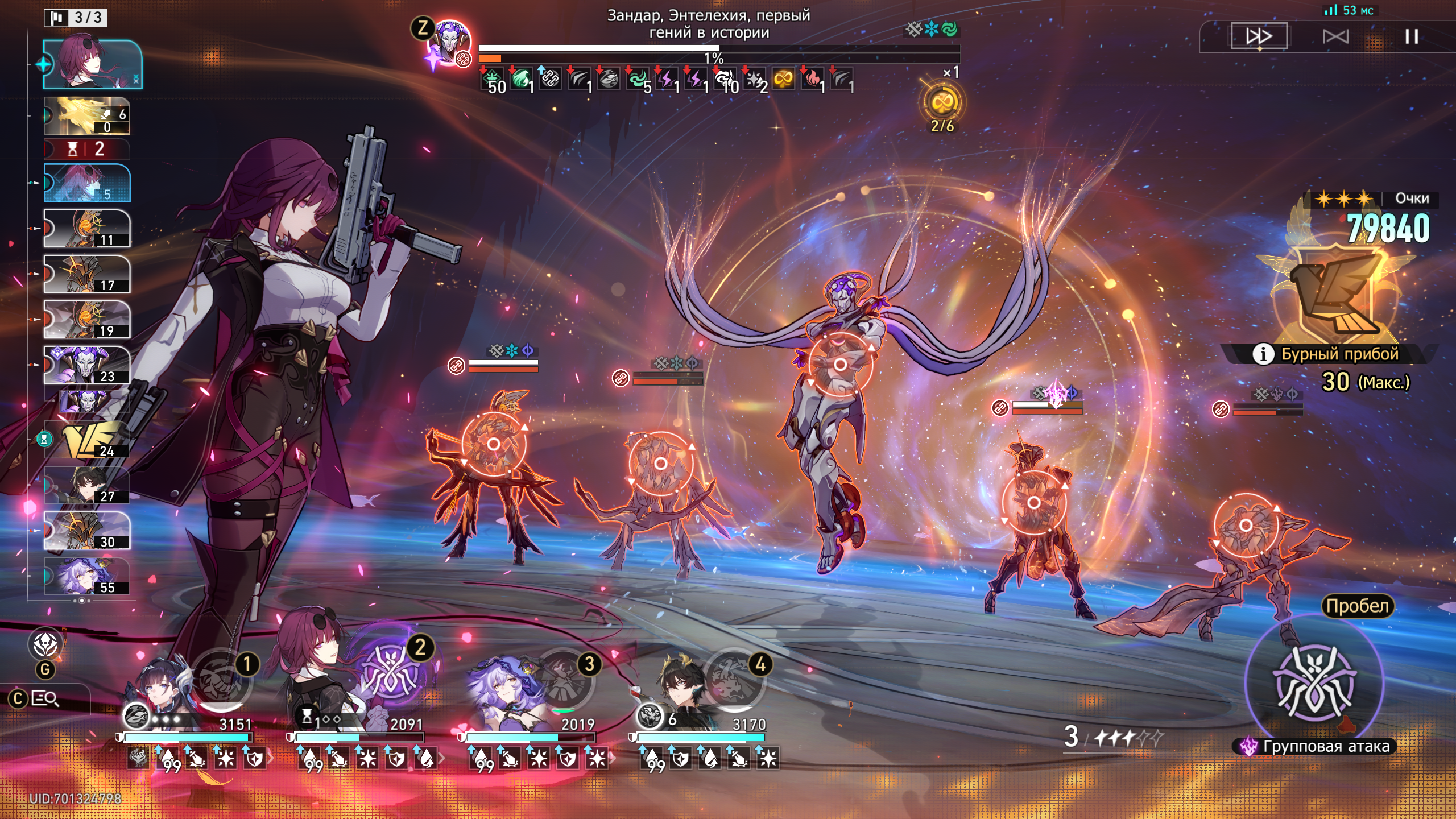Screen dimensions: 1456x819
Task: Toggle the auto-battle button
Action: click(1335, 37)
